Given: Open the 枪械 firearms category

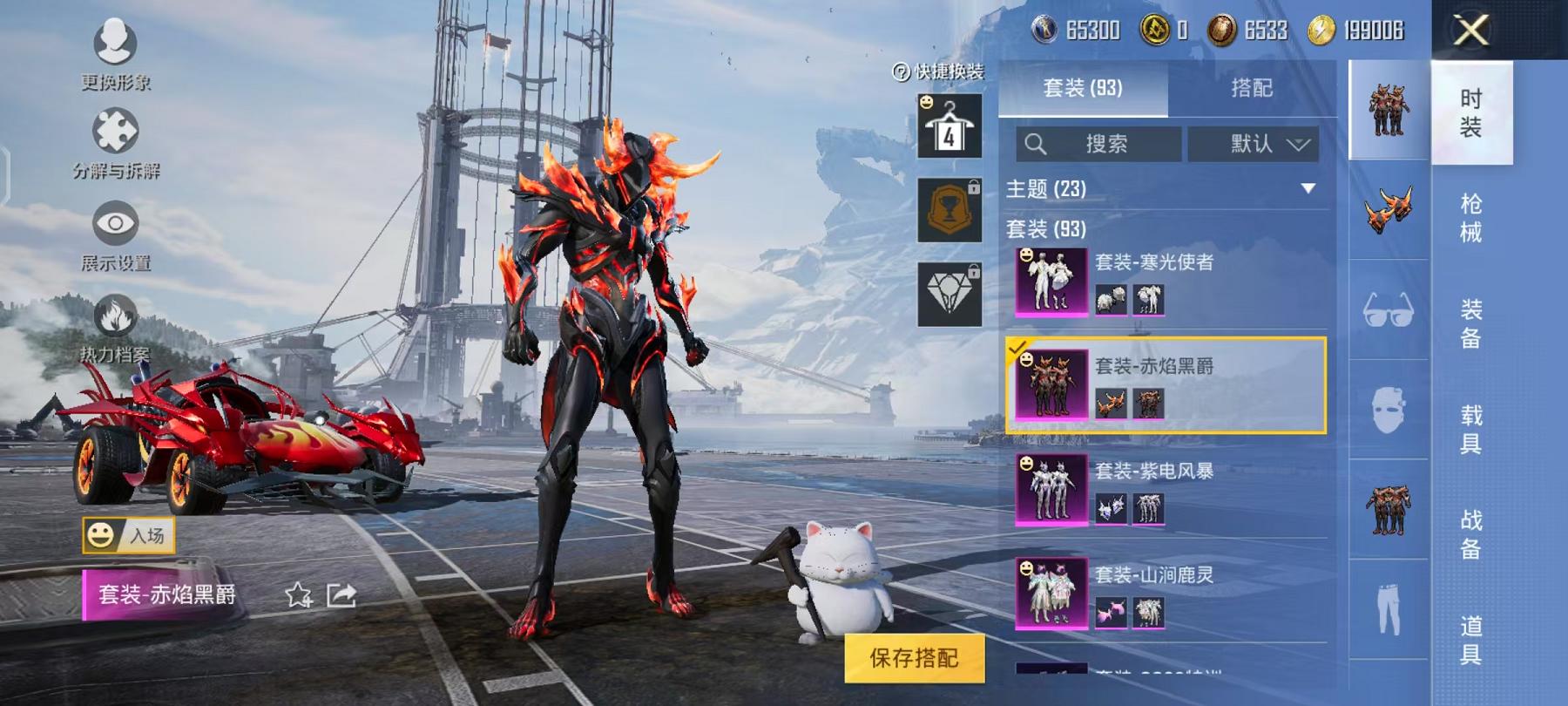Looking at the screenshot, I should click(1470, 218).
